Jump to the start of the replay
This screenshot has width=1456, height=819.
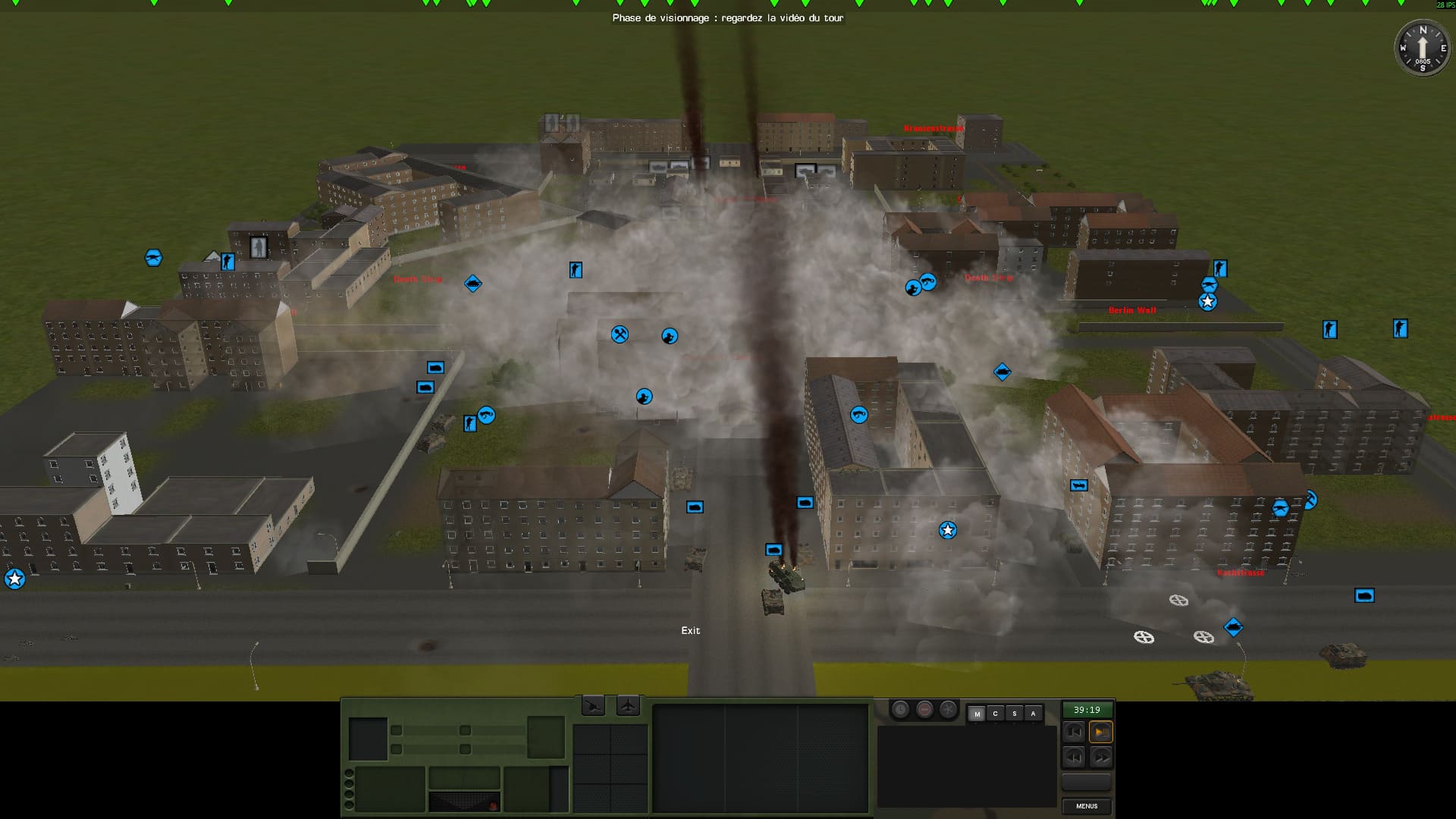click(x=1074, y=732)
